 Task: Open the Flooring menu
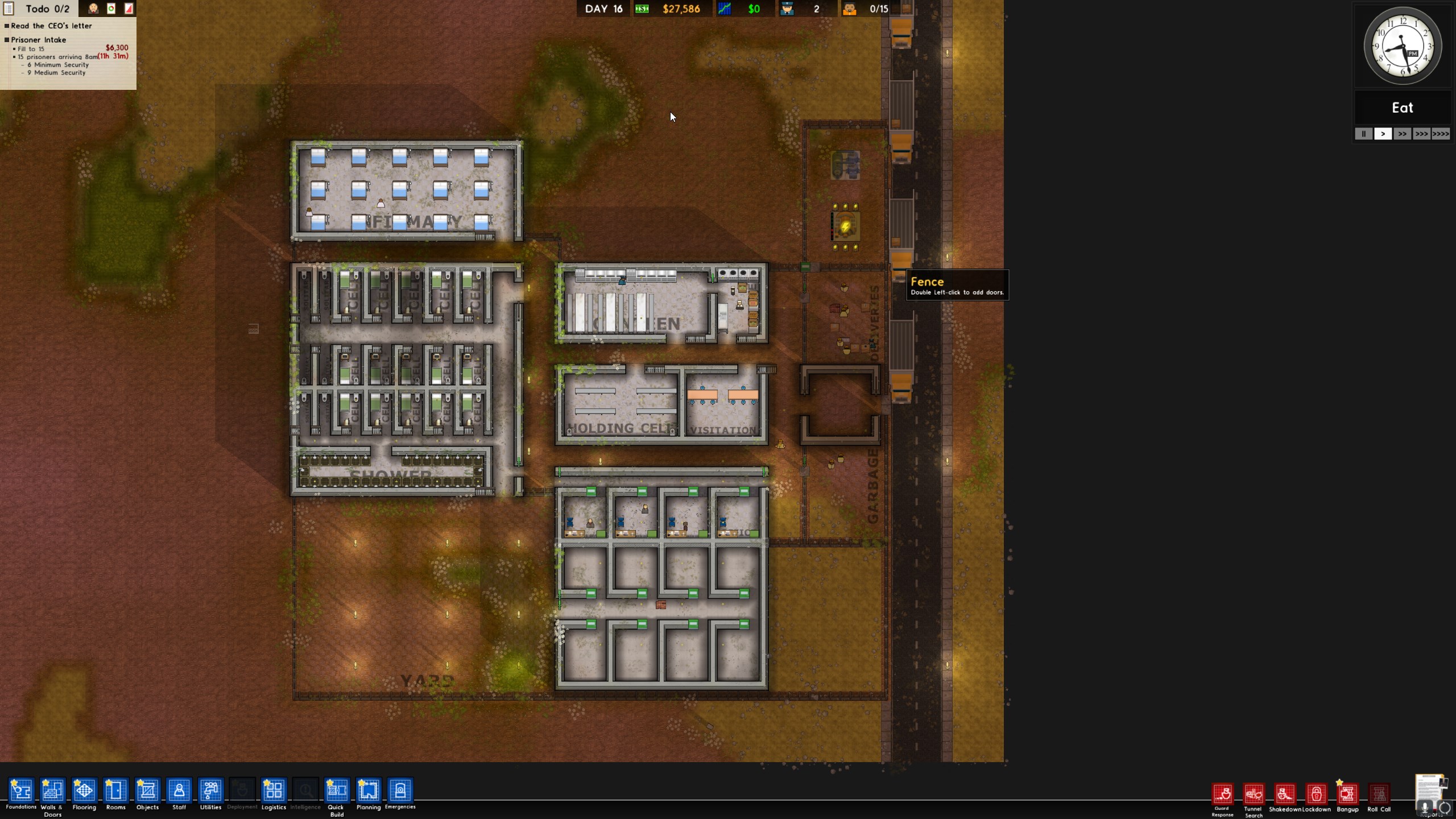pos(84,791)
